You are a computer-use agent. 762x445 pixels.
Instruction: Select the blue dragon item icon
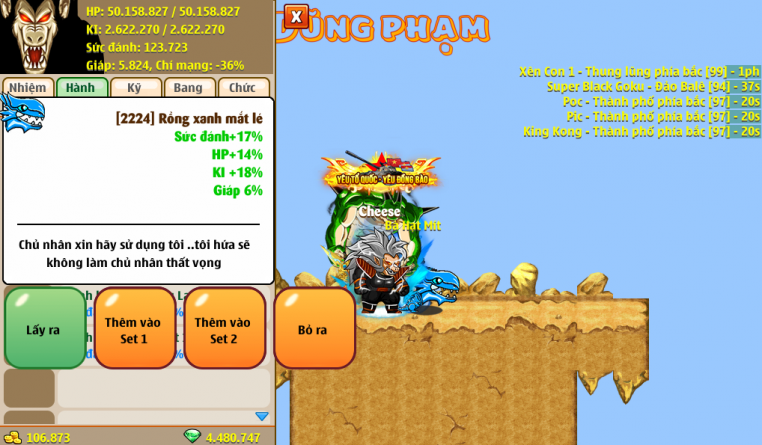[22, 113]
